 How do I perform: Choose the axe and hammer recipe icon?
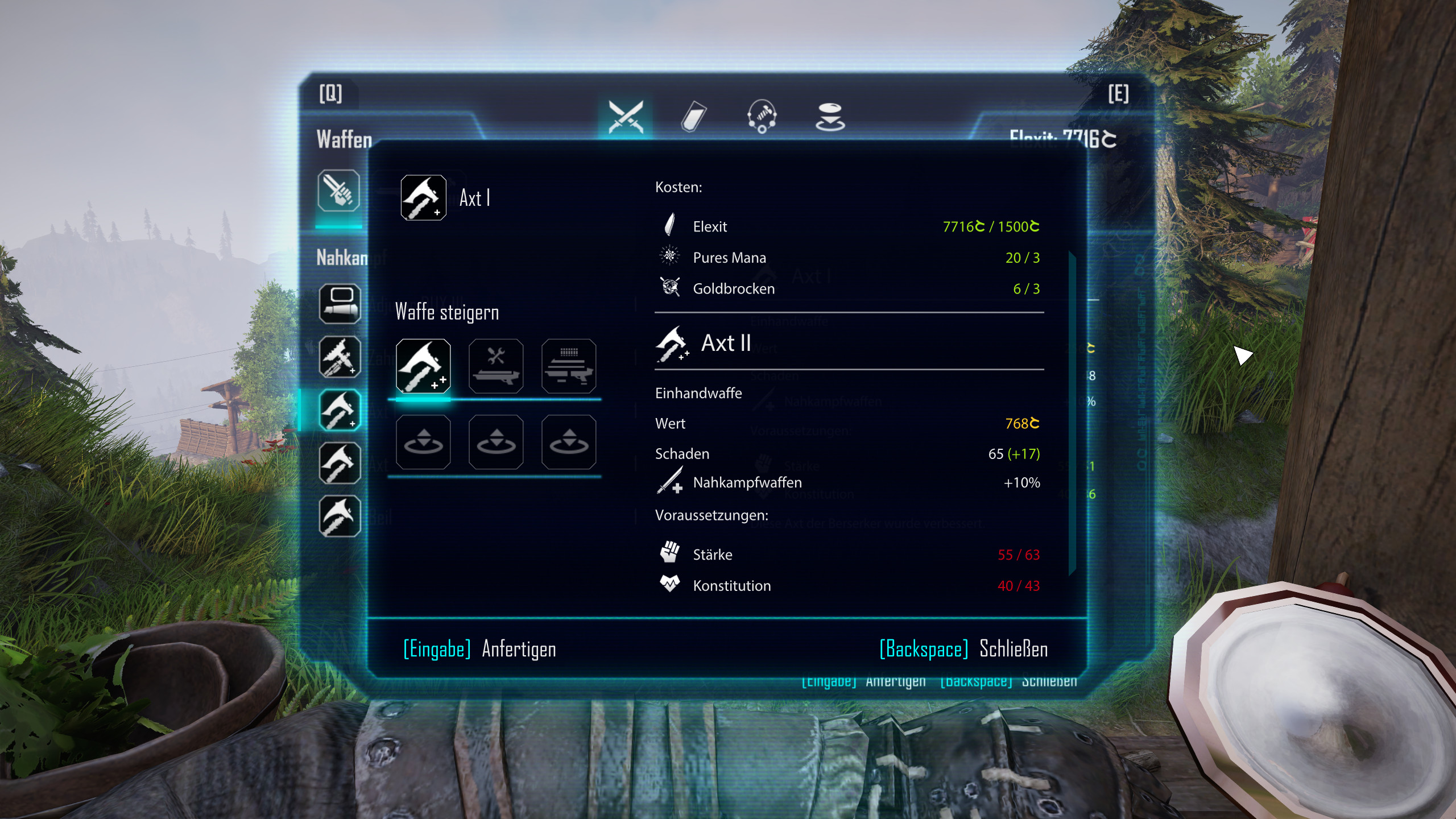pyautogui.click(x=340, y=357)
